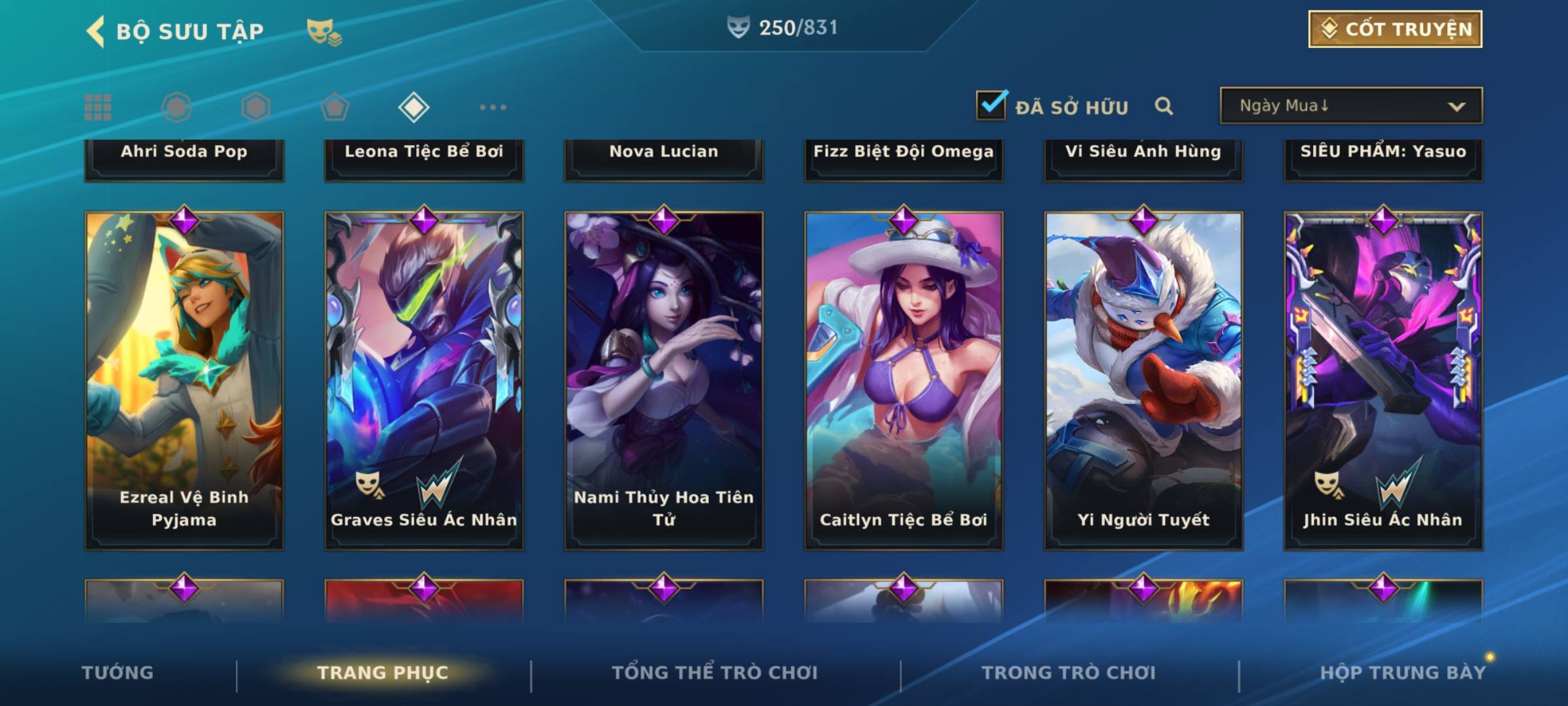The width and height of the screenshot is (1568, 706).
Task: Switch to the Tướng tab
Action: (x=118, y=673)
